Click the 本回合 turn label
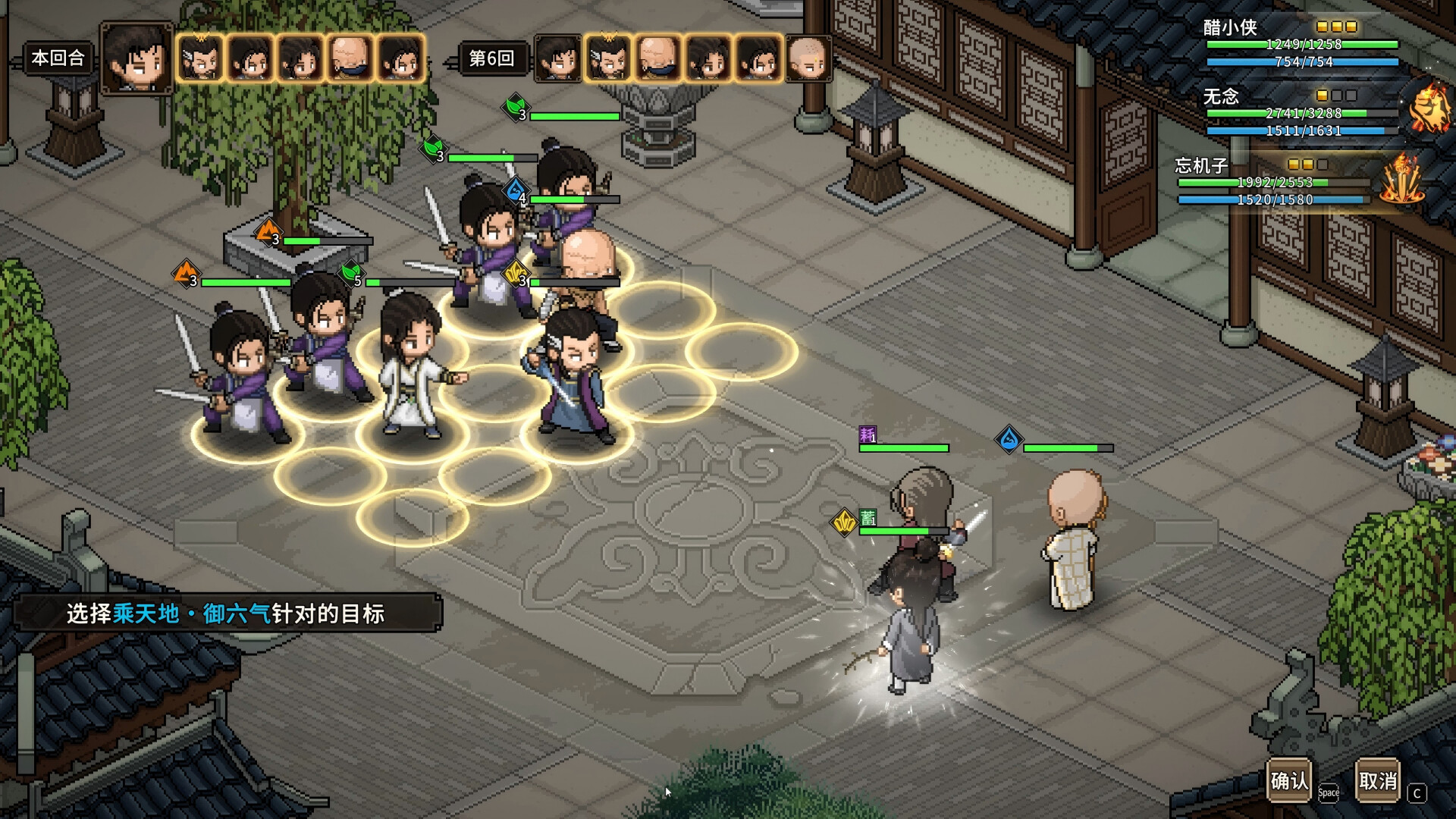This screenshot has width=1456, height=819. [x=56, y=57]
